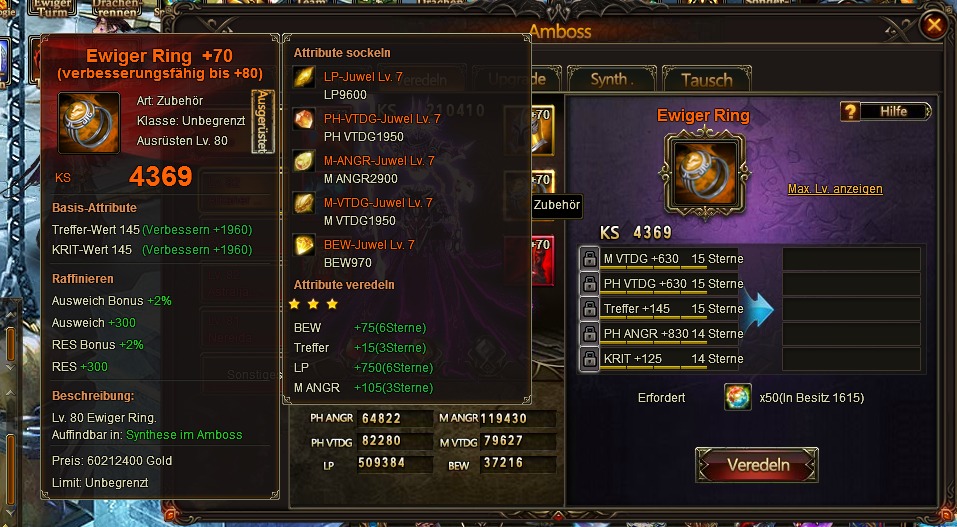This screenshot has height=527, width=957.
Task: Switch to the Synth. tab
Action: (608, 79)
